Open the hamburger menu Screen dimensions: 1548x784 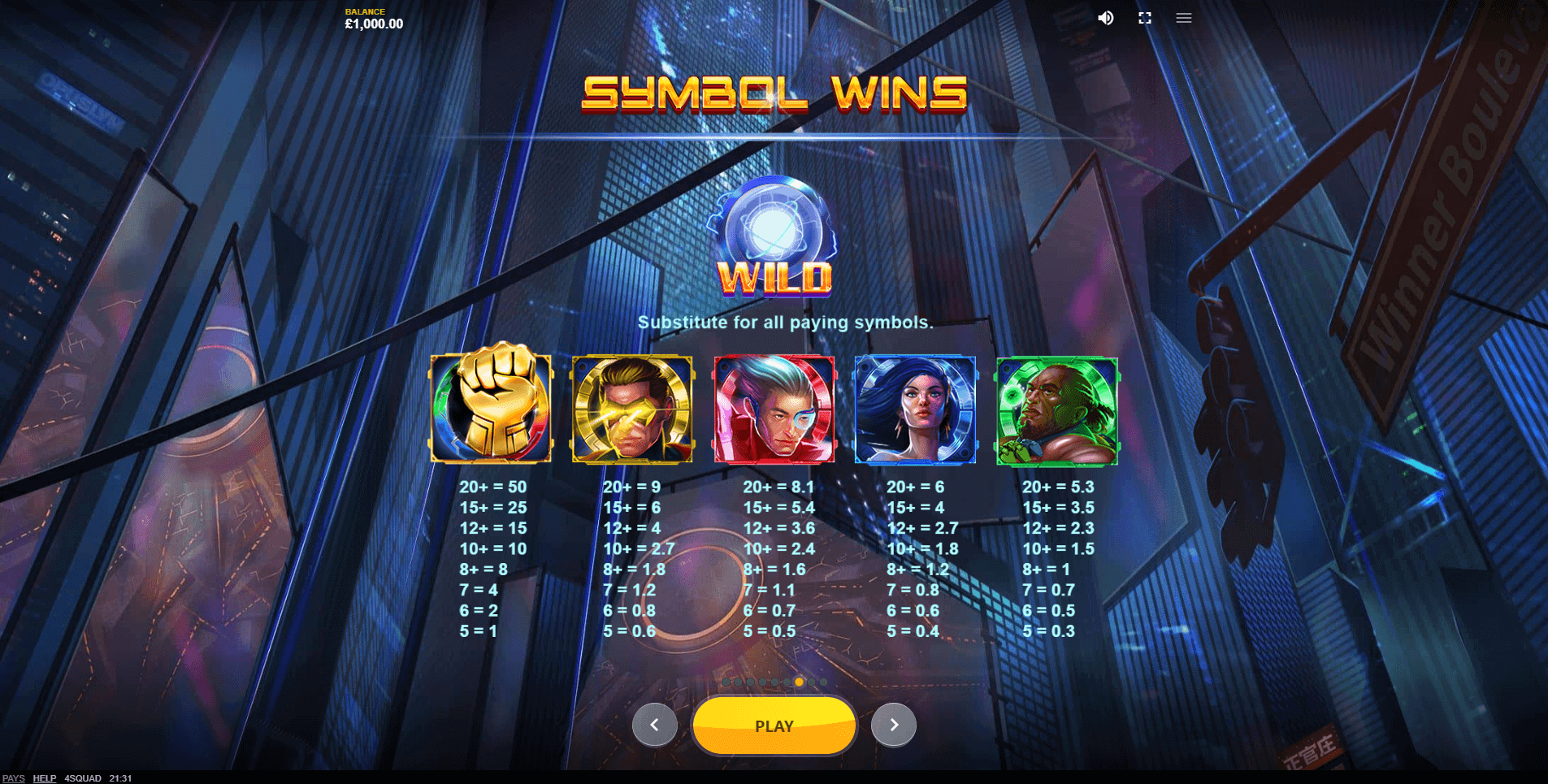(x=1183, y=18)
